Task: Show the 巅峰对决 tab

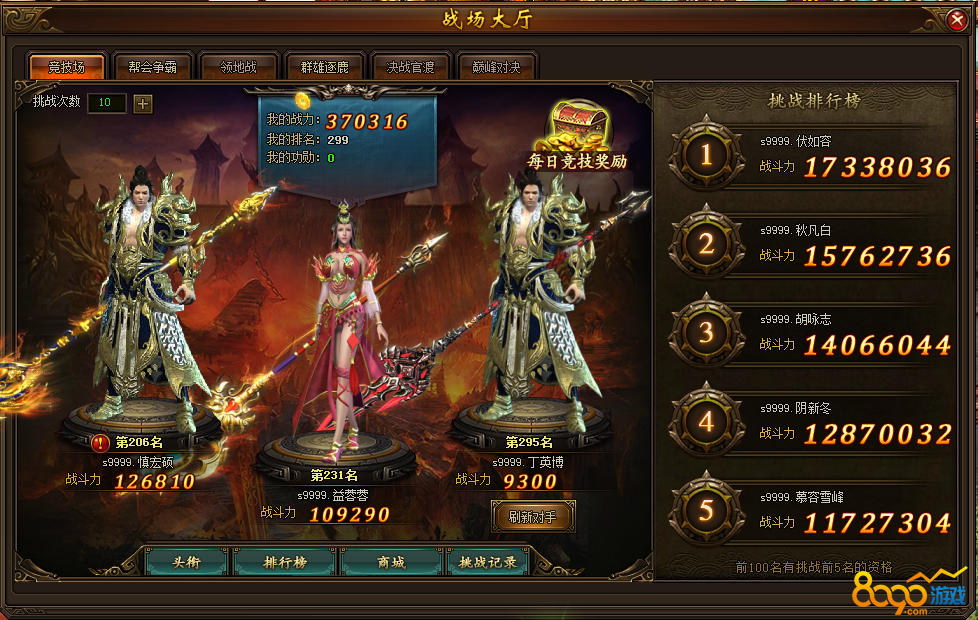Action: click(x=496, y=67)
